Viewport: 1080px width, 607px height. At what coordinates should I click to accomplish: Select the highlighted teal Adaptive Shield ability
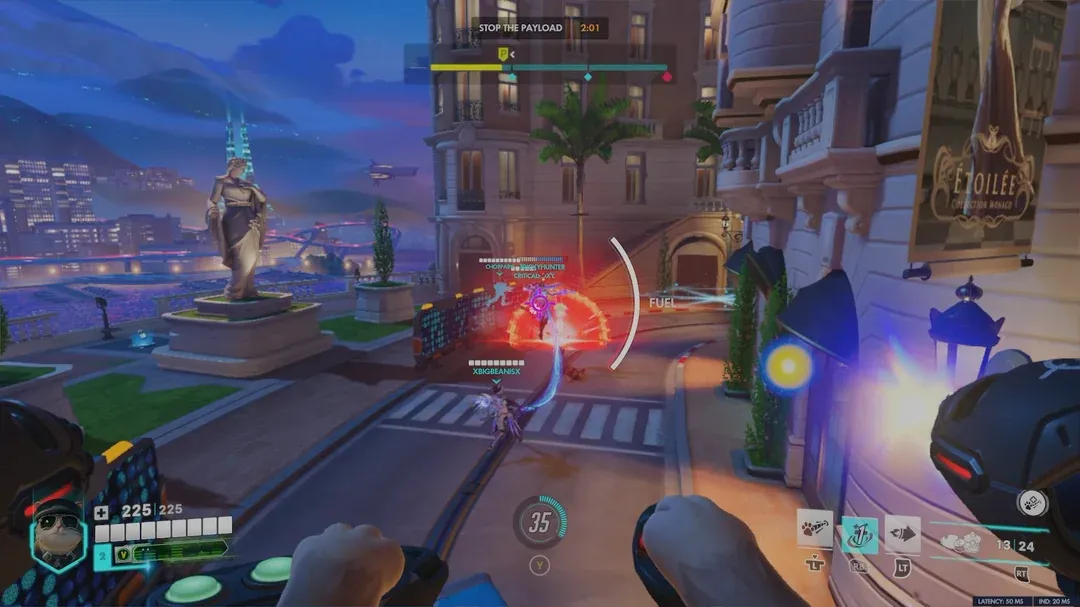click(859, 533)
